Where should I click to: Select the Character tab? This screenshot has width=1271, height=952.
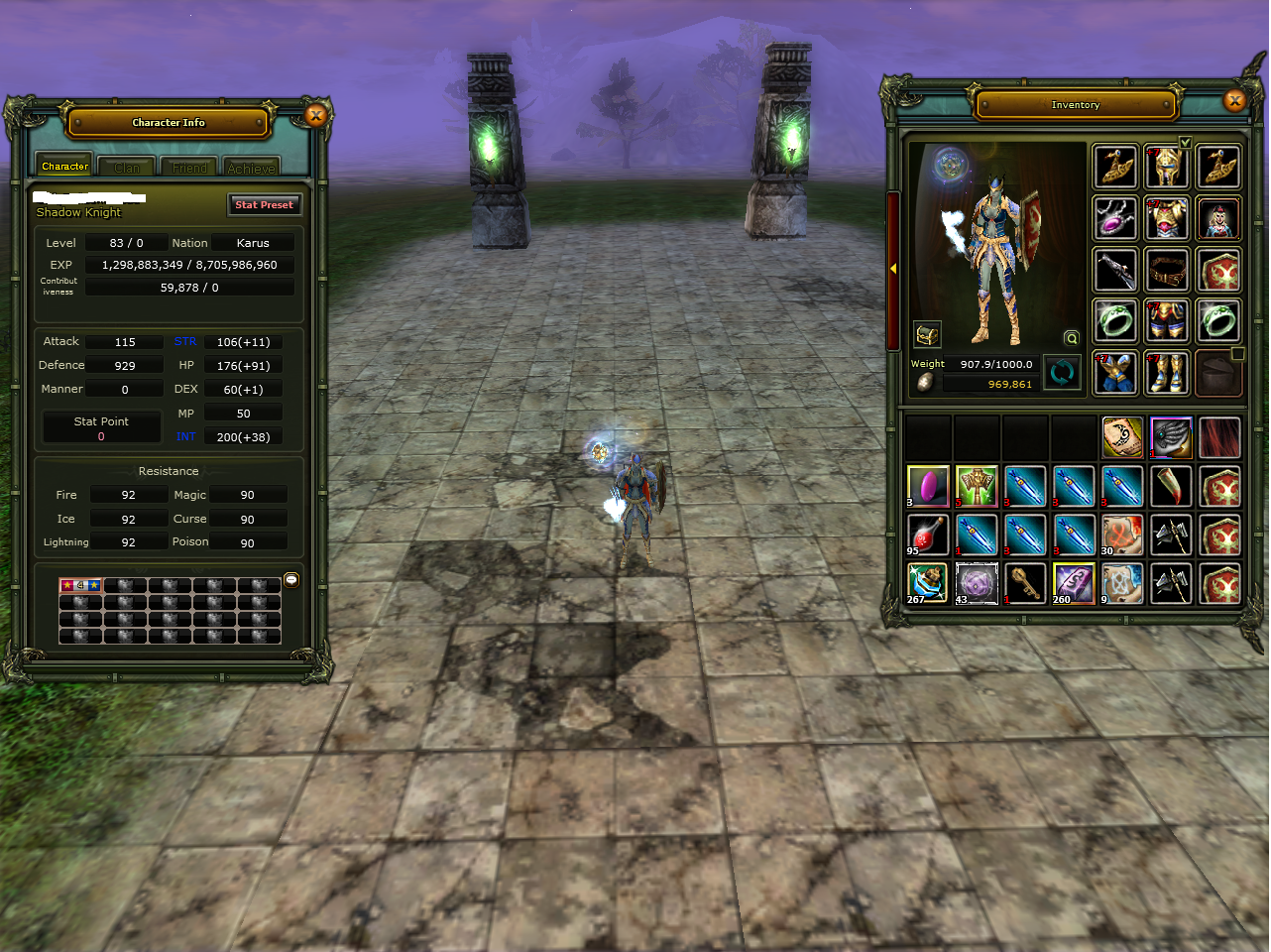coord(64,167)
